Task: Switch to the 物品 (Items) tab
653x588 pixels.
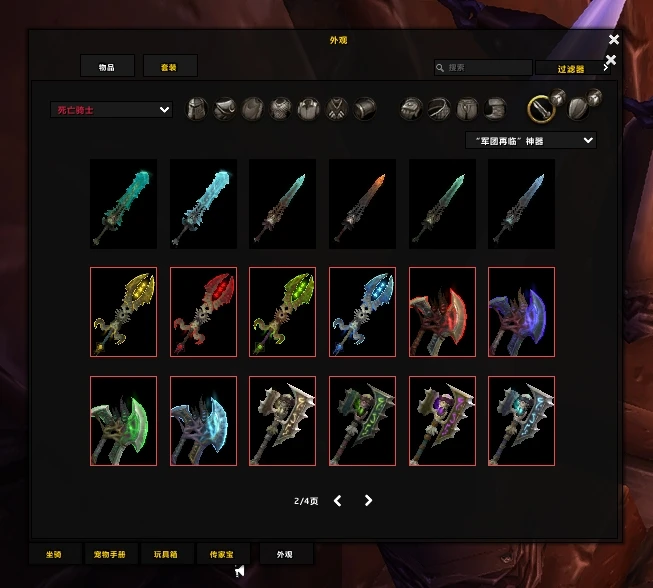Action: point(107,66)
